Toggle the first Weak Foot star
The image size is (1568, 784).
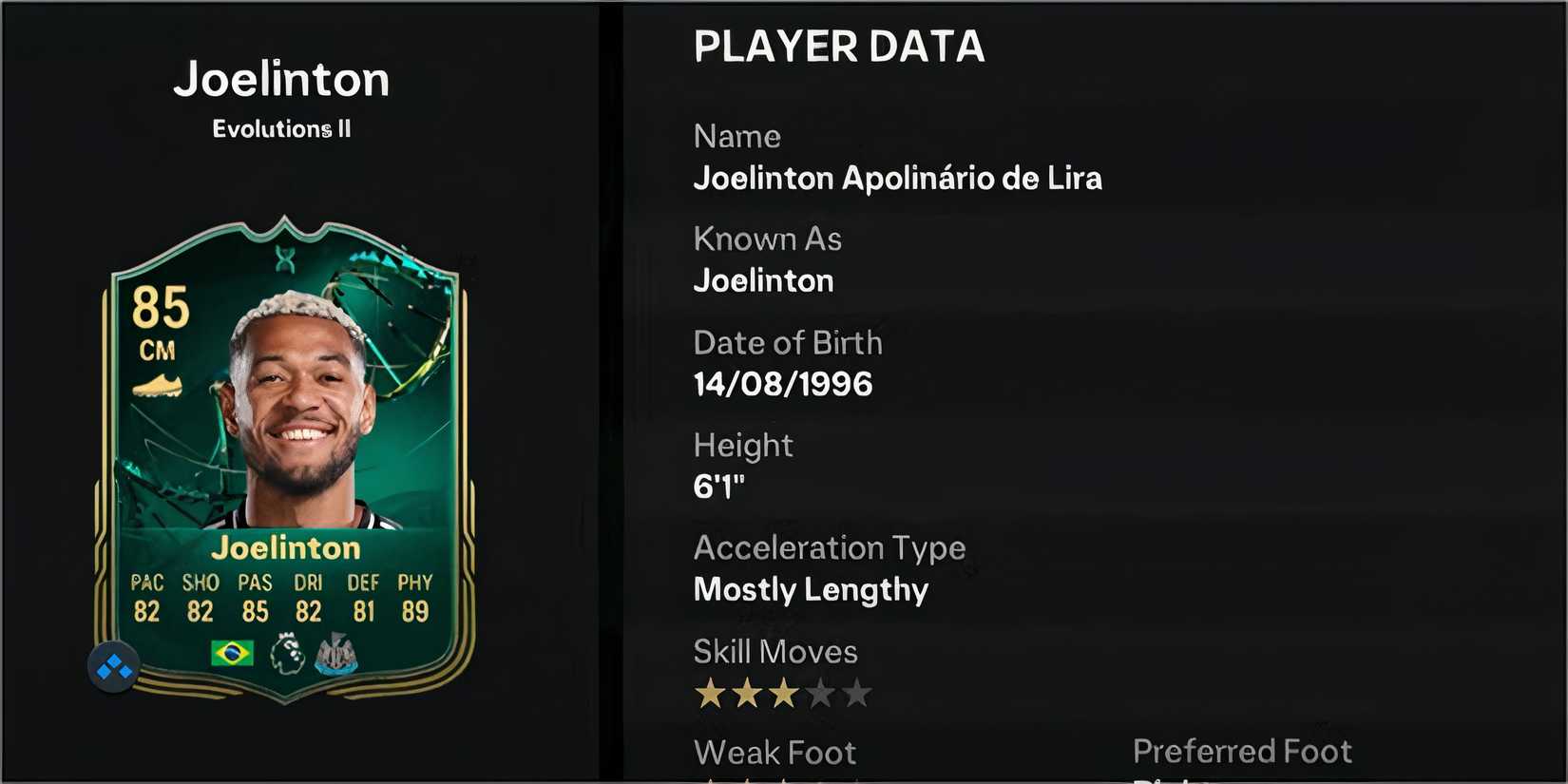[x=709, y=779]
